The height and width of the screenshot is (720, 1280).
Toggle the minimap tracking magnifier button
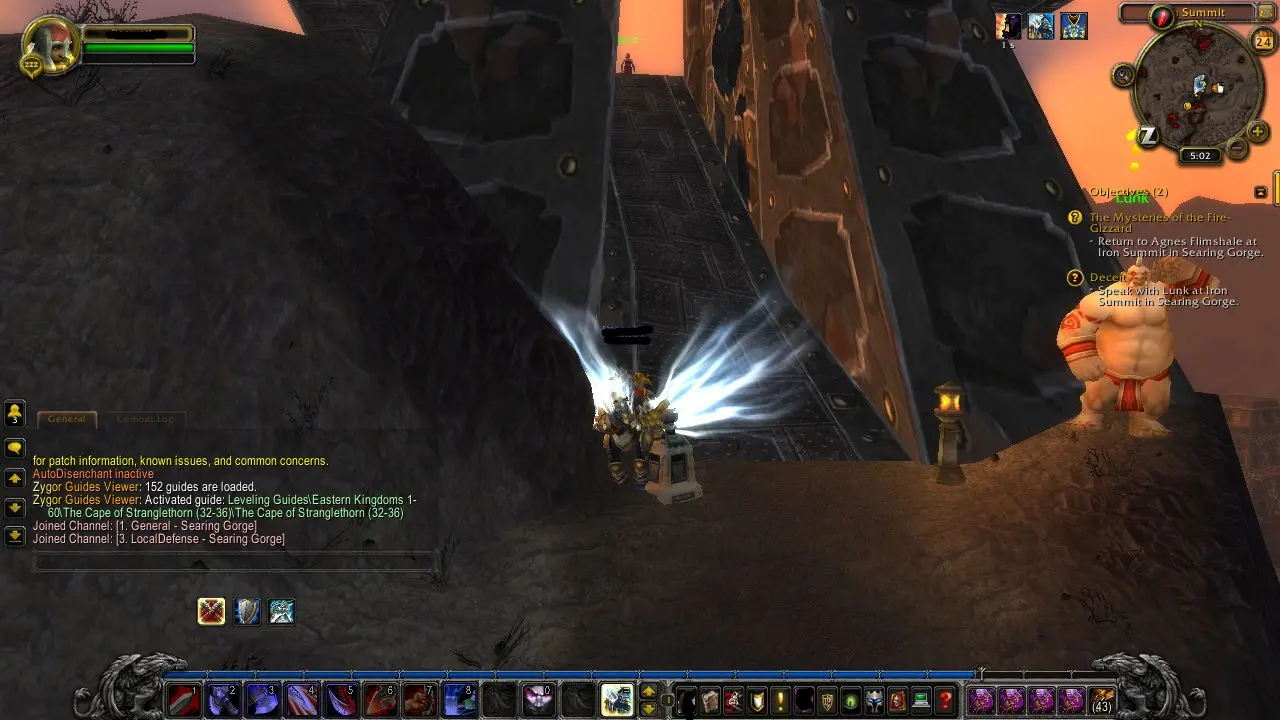pos(1123,75)
